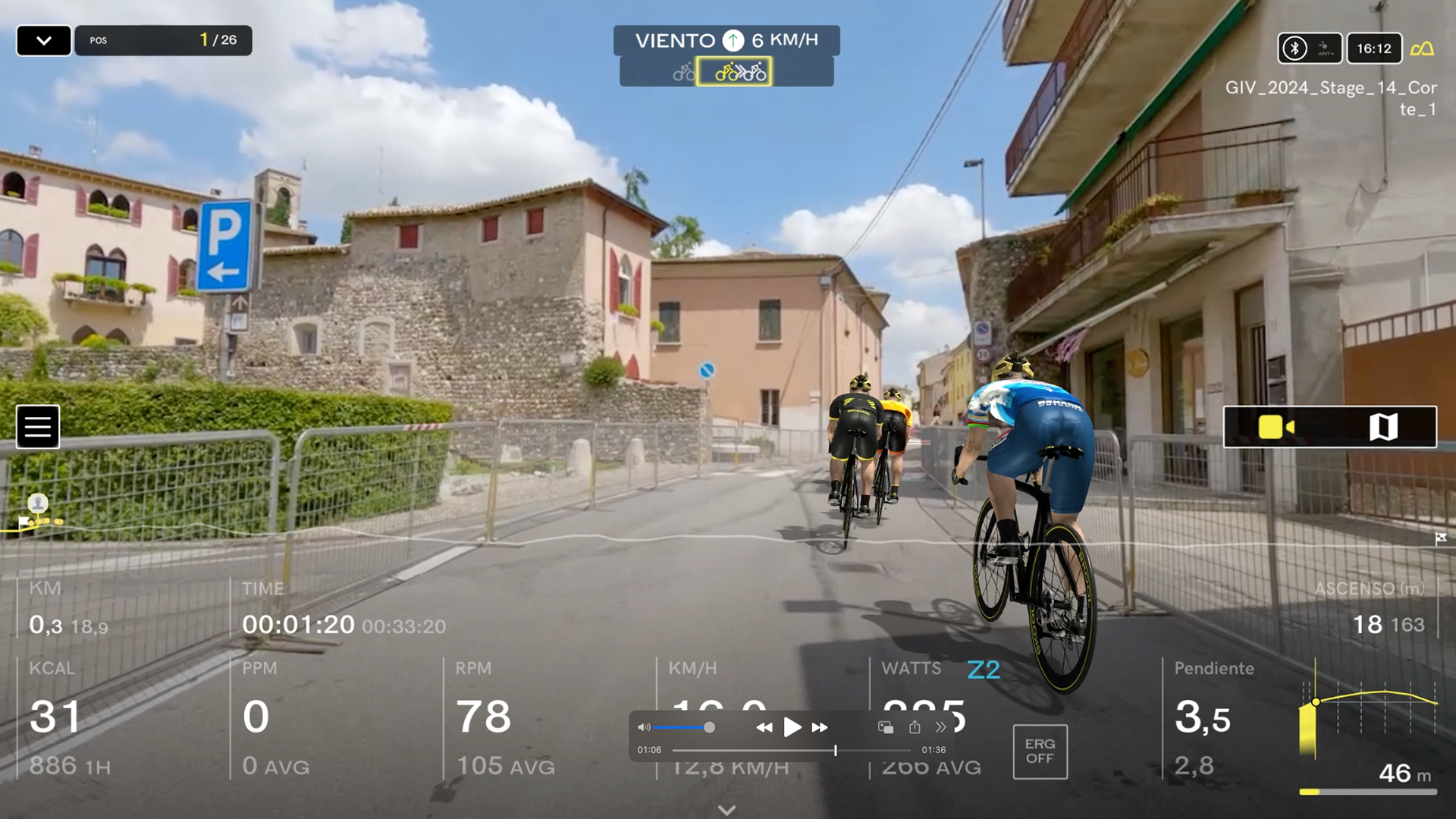Enable picture-in-picture on the video player
1456x819 pixels.
click(885, 727)
